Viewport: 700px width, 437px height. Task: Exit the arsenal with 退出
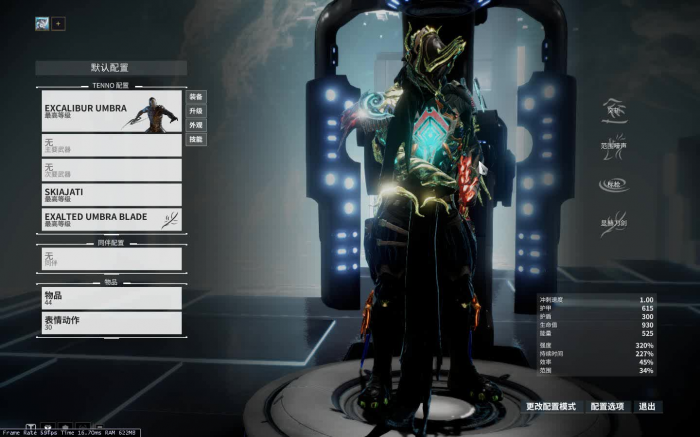pos(647,407)
